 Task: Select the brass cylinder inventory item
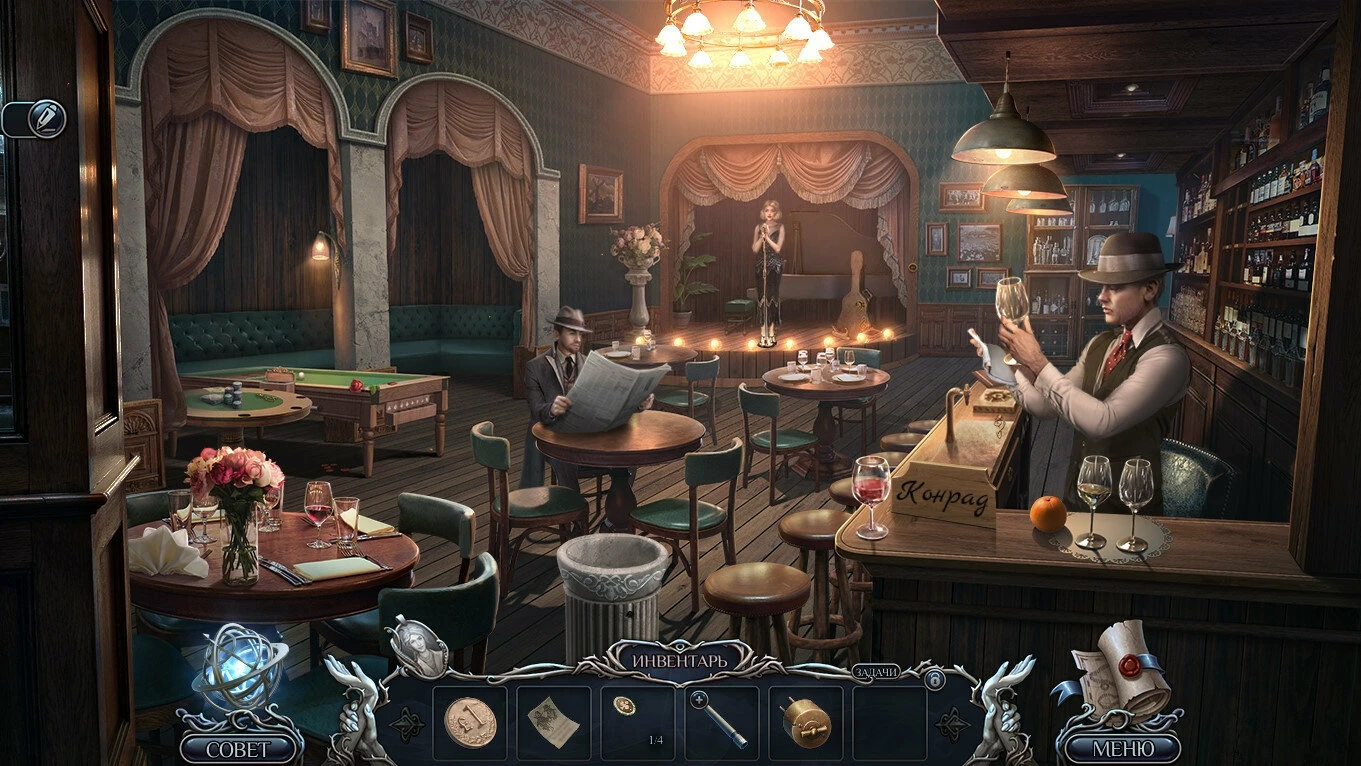click(x=805, y=720)
